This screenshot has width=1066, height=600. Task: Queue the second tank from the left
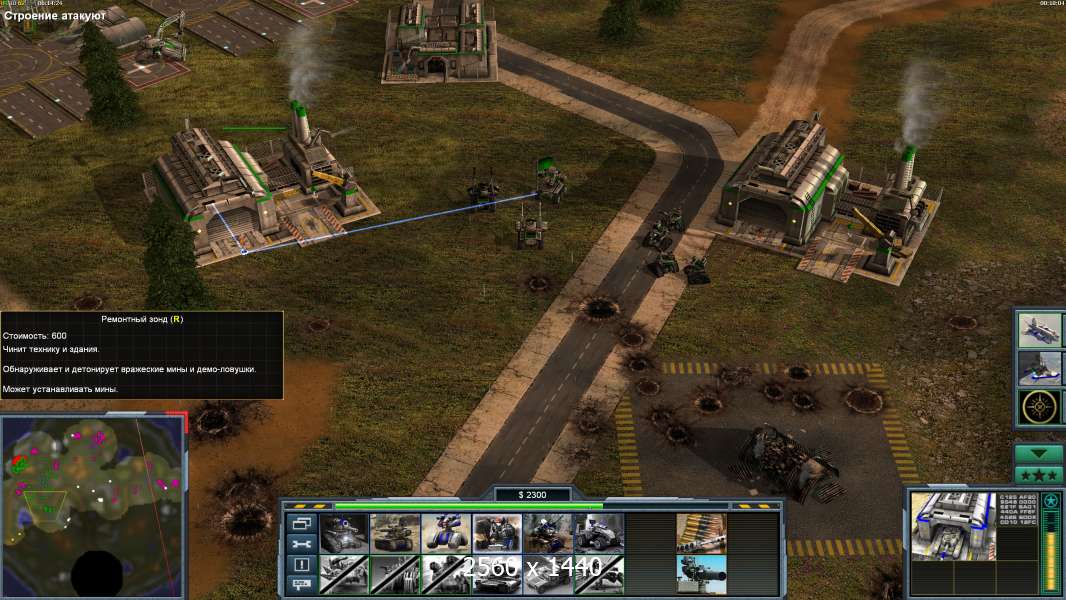tap(395, 534)
